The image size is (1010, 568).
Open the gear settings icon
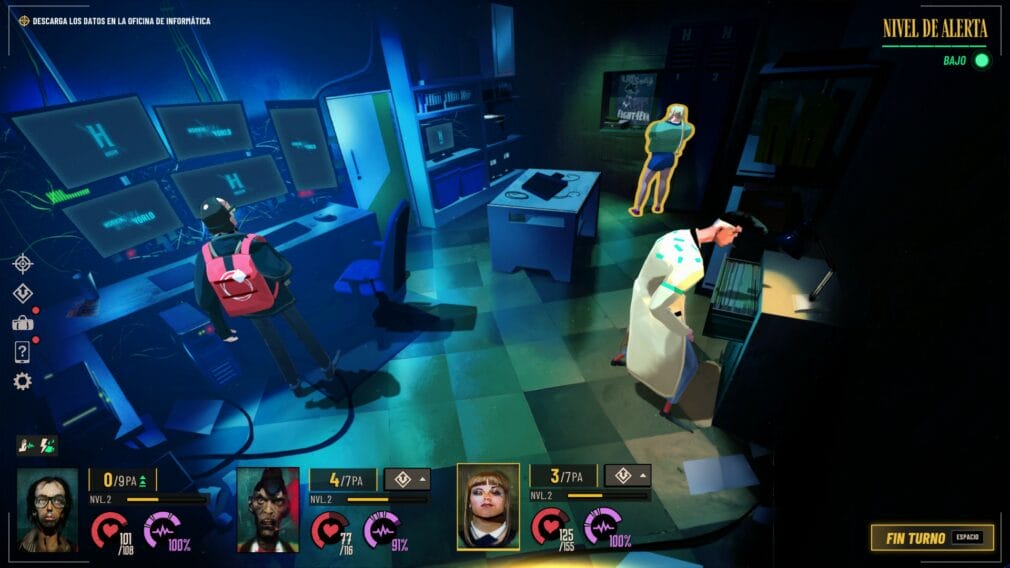tap(22, 381)
